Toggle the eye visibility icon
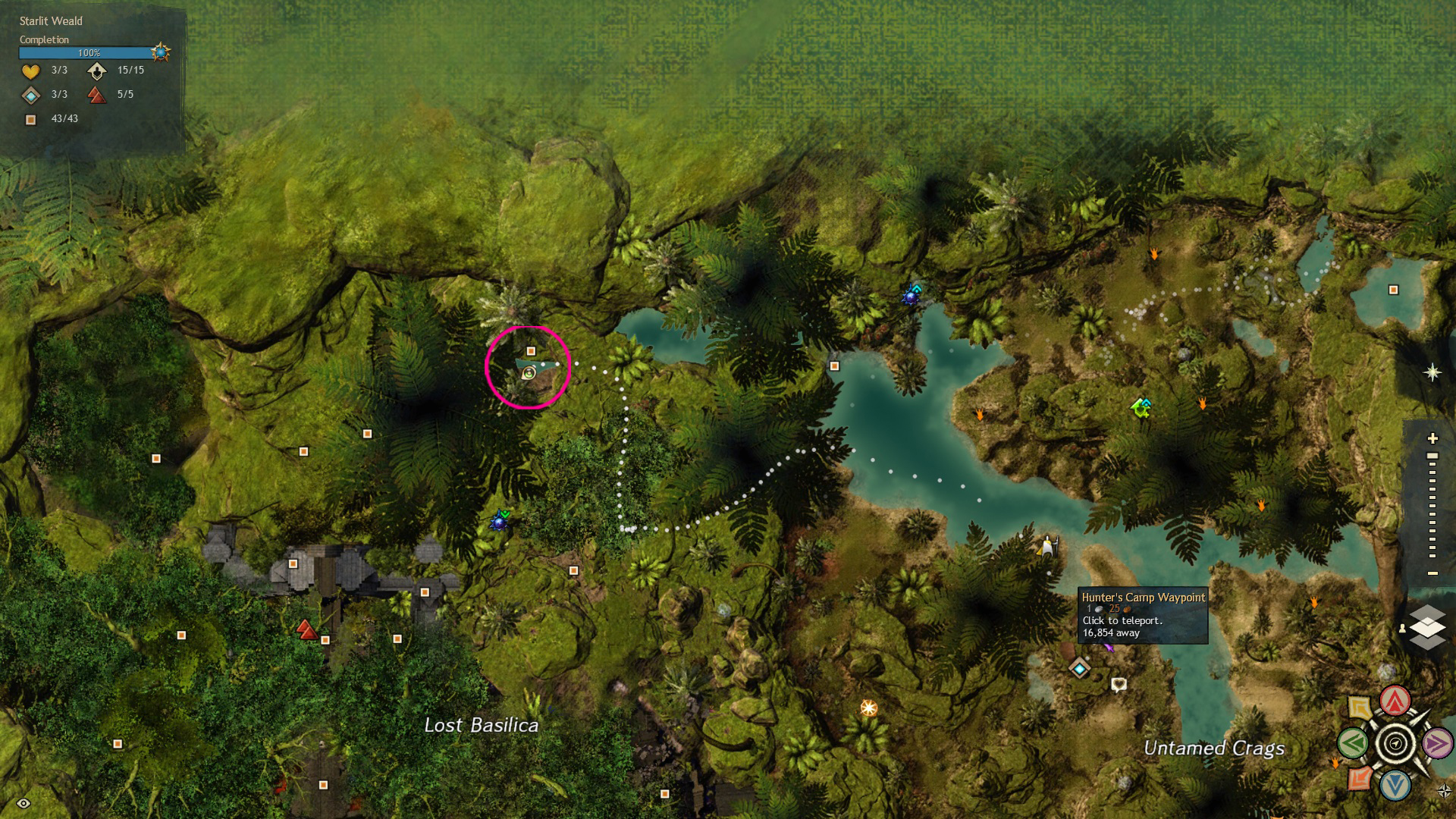This screenshot has width=1456, height=819. pyautogui.click(x=24, y=803)
